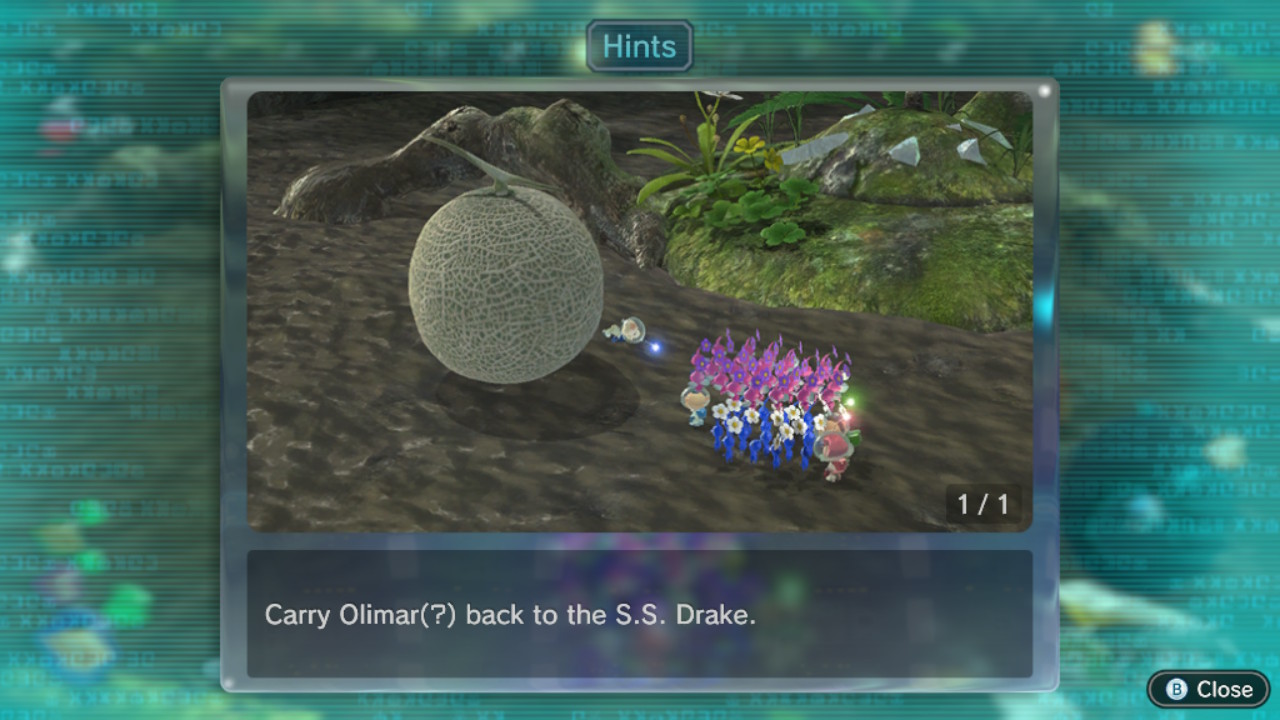Viewport: 1280px width, 720px height.
Task: Select the Hints title tab
Action: click(639, 47)
